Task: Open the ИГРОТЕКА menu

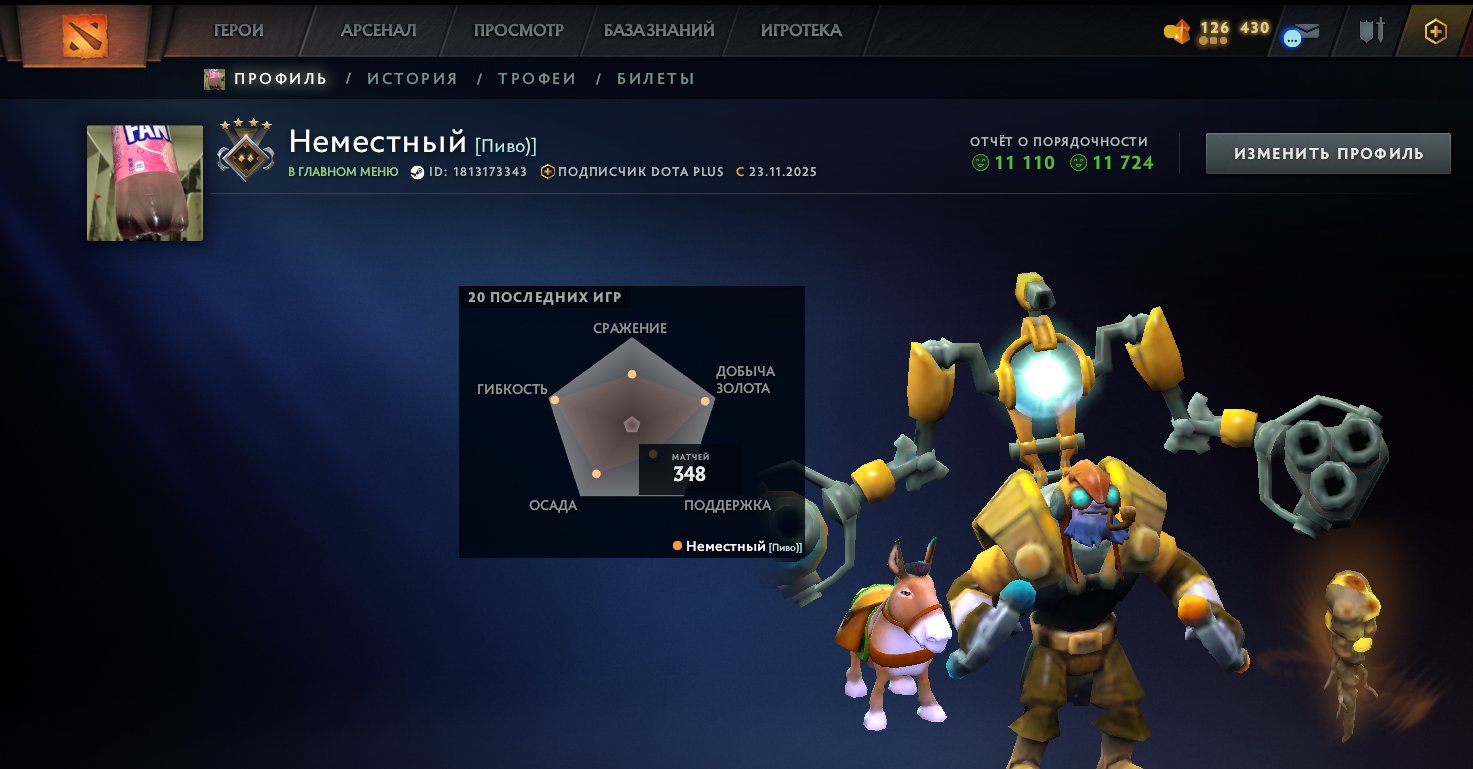Action: (799, 30)
